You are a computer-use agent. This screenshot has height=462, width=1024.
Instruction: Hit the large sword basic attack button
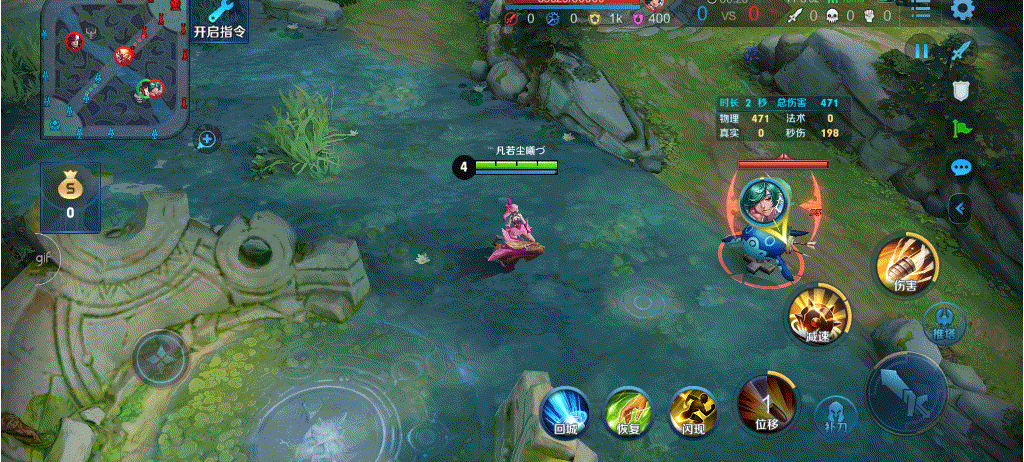click(906, 392)
